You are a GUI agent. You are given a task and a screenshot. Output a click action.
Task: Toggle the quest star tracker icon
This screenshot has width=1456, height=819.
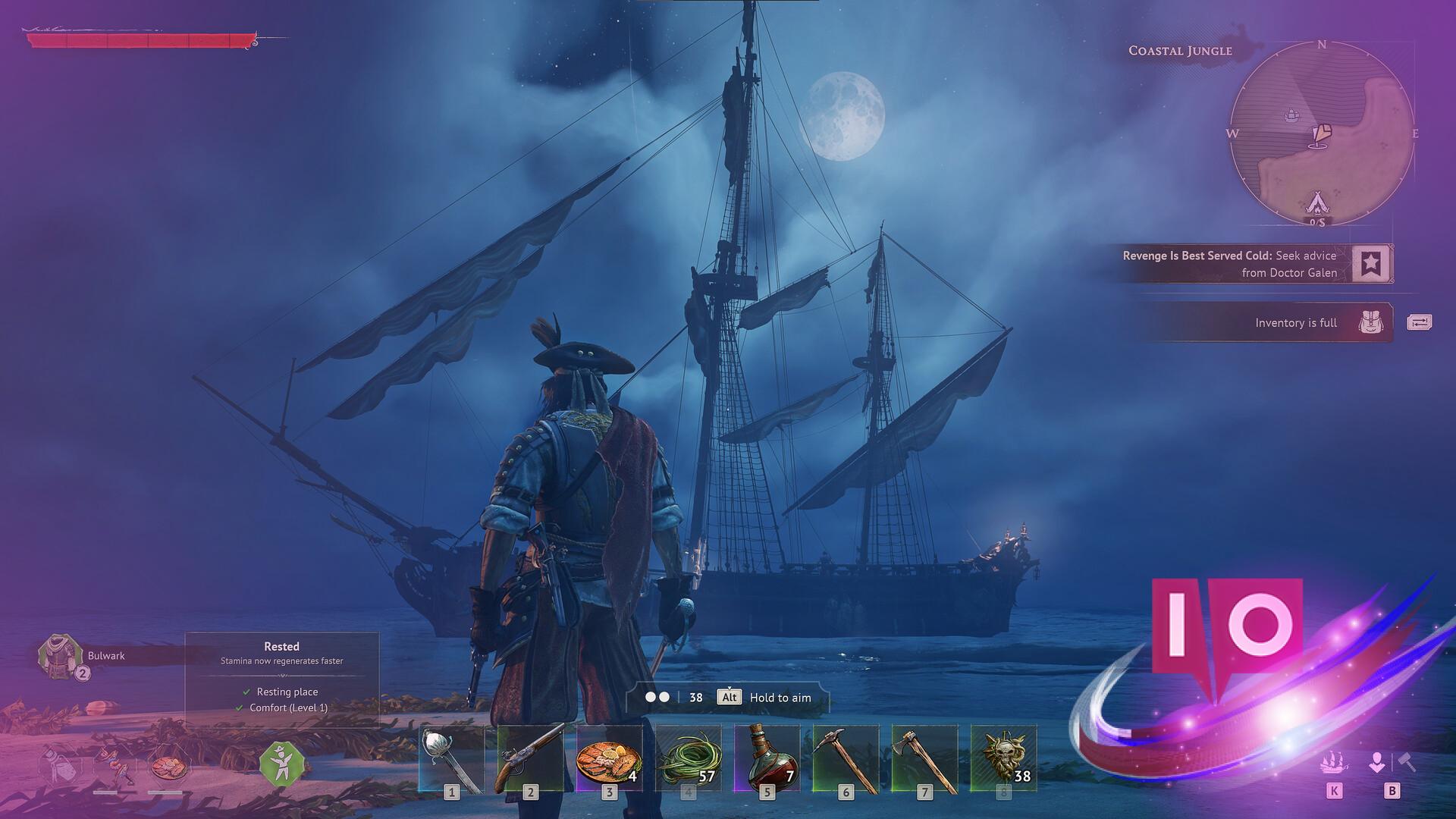(x=1371, y=264)
